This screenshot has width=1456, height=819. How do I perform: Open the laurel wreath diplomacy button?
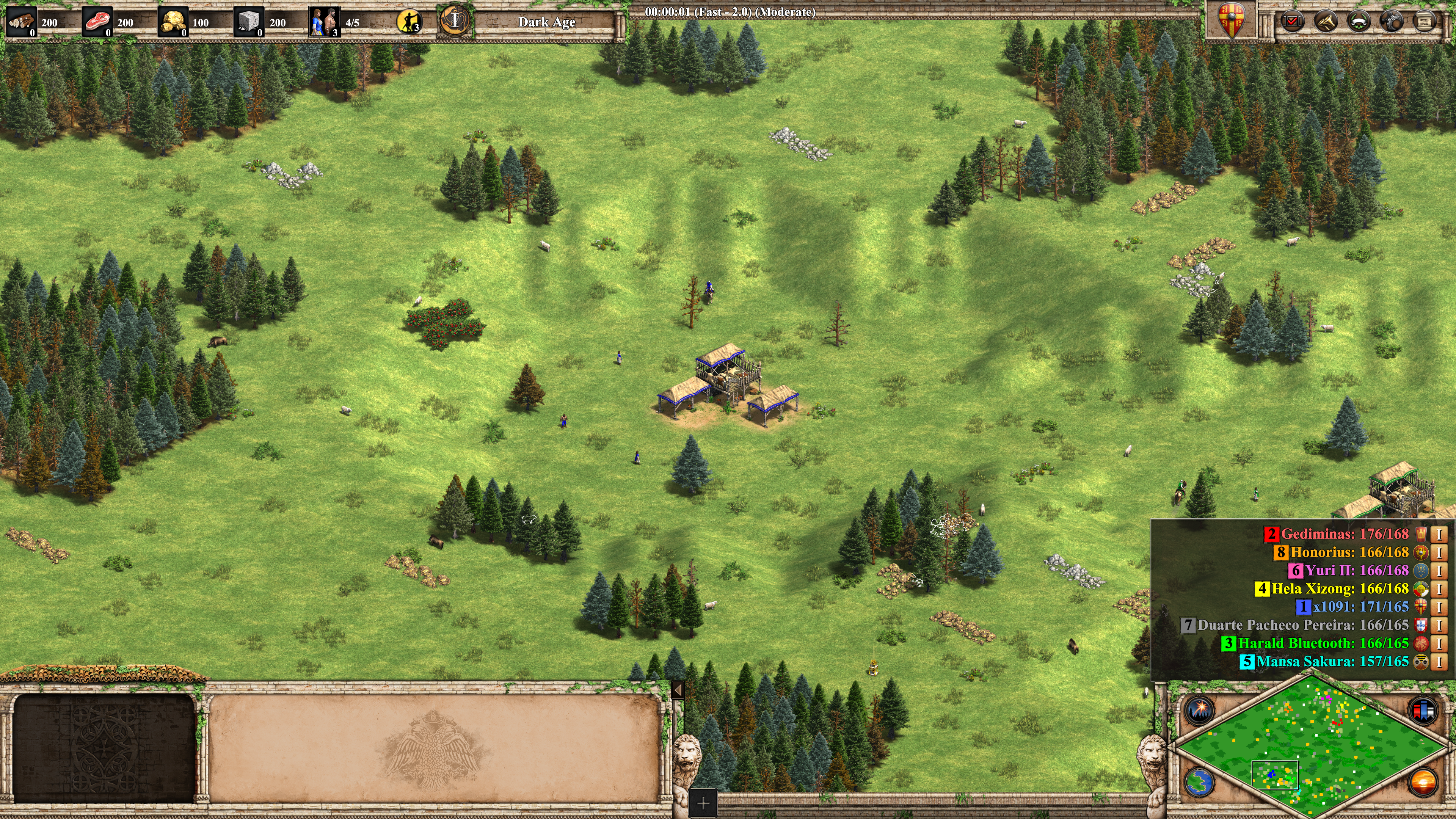click(x=1358, y=22)
